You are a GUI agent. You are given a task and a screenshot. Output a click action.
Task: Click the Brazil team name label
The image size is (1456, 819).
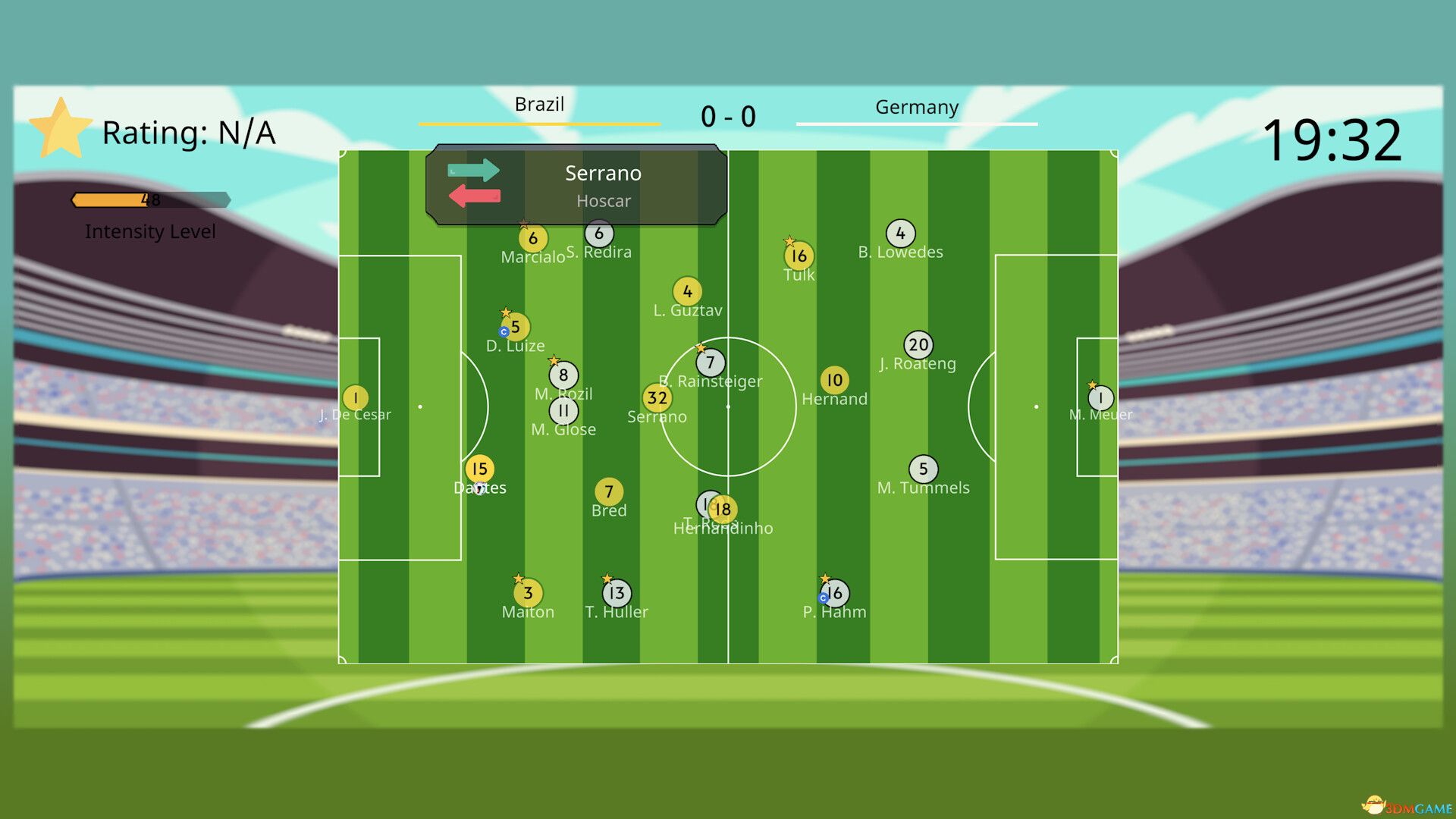click(540, 104)
